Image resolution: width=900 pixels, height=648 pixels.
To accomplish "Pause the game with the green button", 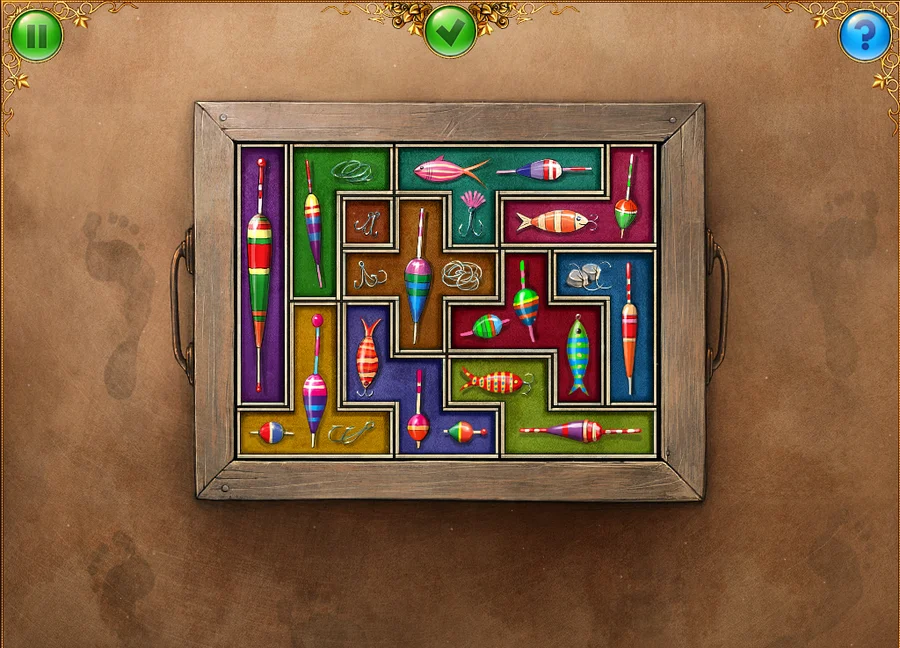I will (37, 36).
